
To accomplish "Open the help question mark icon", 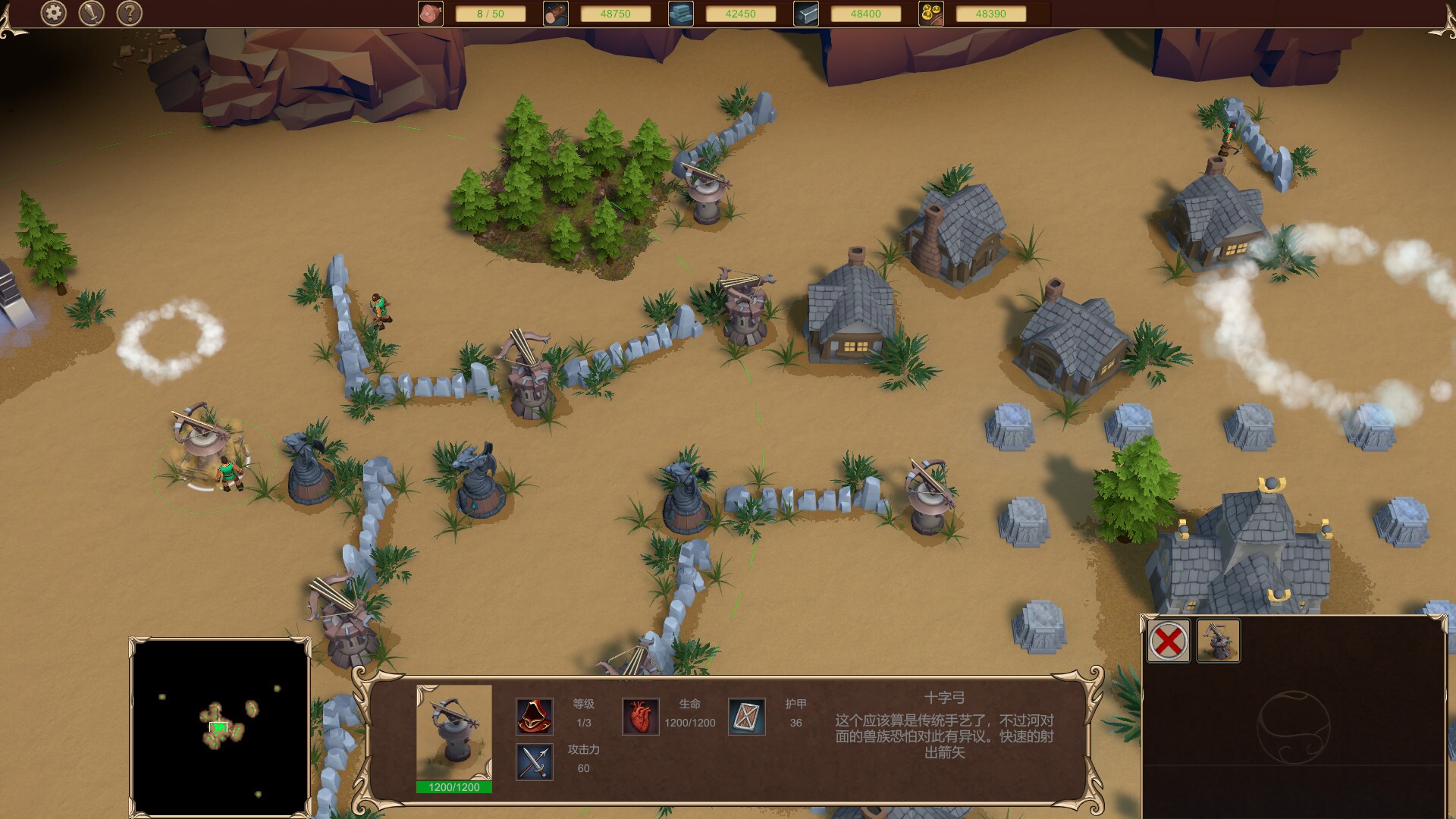I will [130, 12].
